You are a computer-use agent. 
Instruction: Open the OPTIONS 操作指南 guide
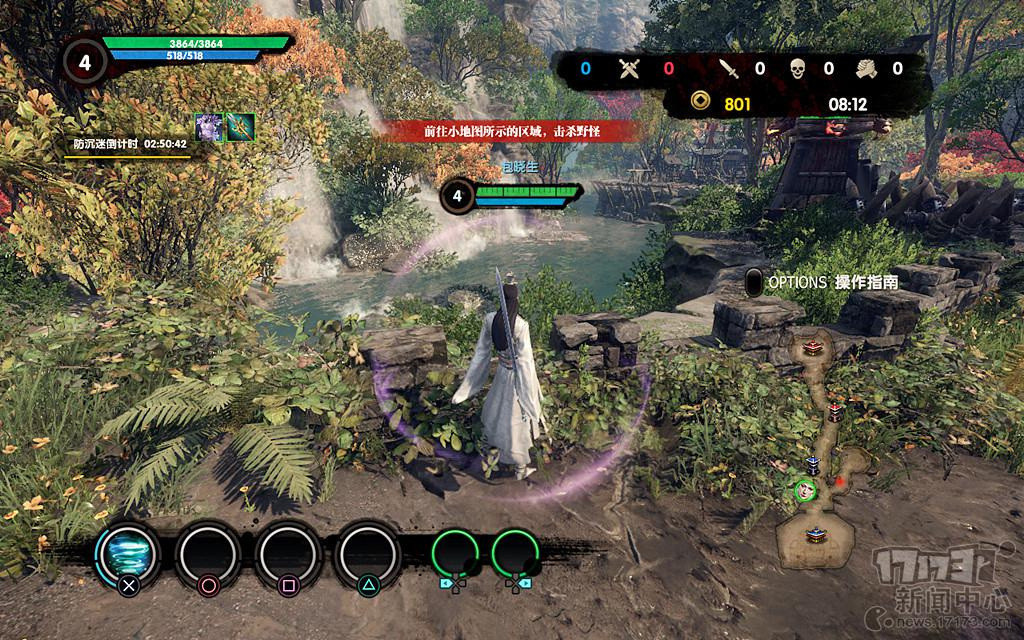click(821, 283)
